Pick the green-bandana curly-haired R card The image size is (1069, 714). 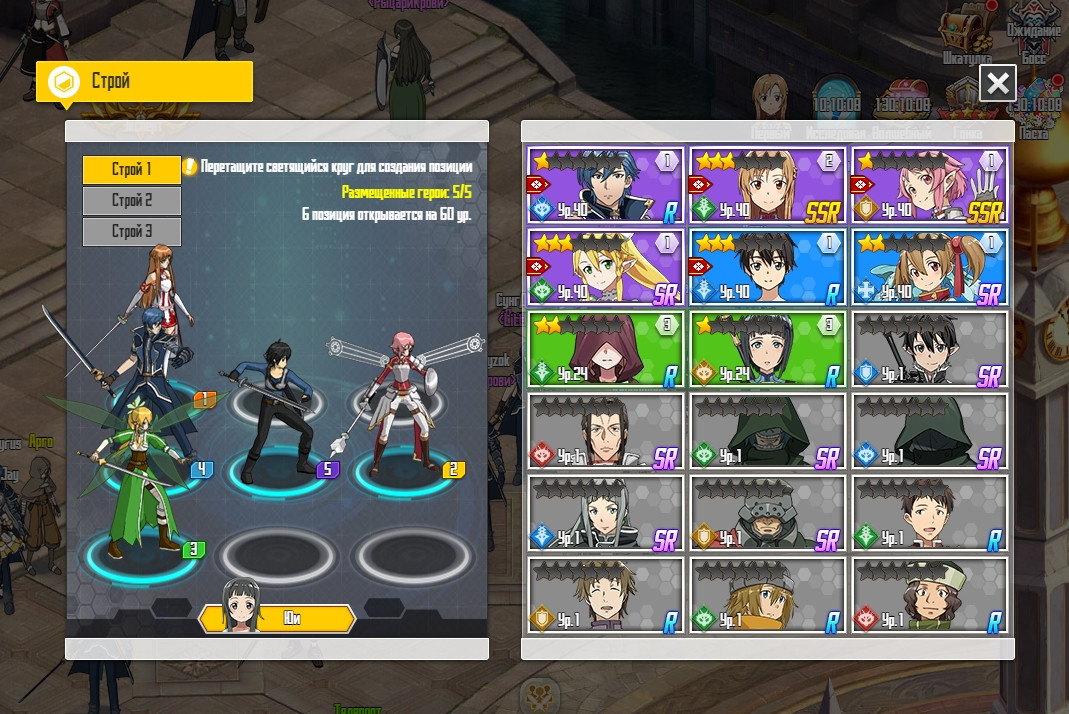pos(929,595)
